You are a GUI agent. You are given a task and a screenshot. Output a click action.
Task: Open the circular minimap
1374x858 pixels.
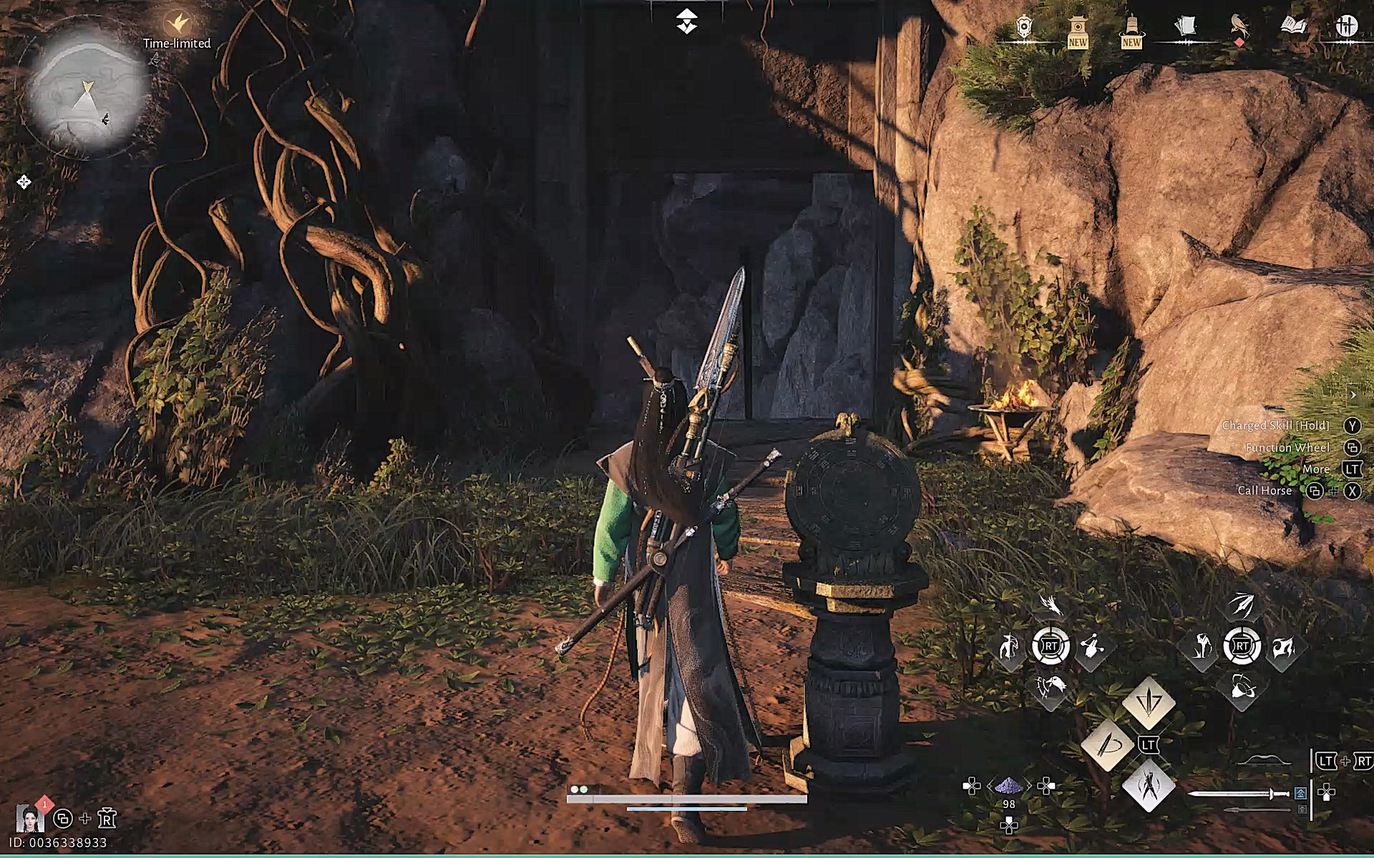tap(87, 90)
